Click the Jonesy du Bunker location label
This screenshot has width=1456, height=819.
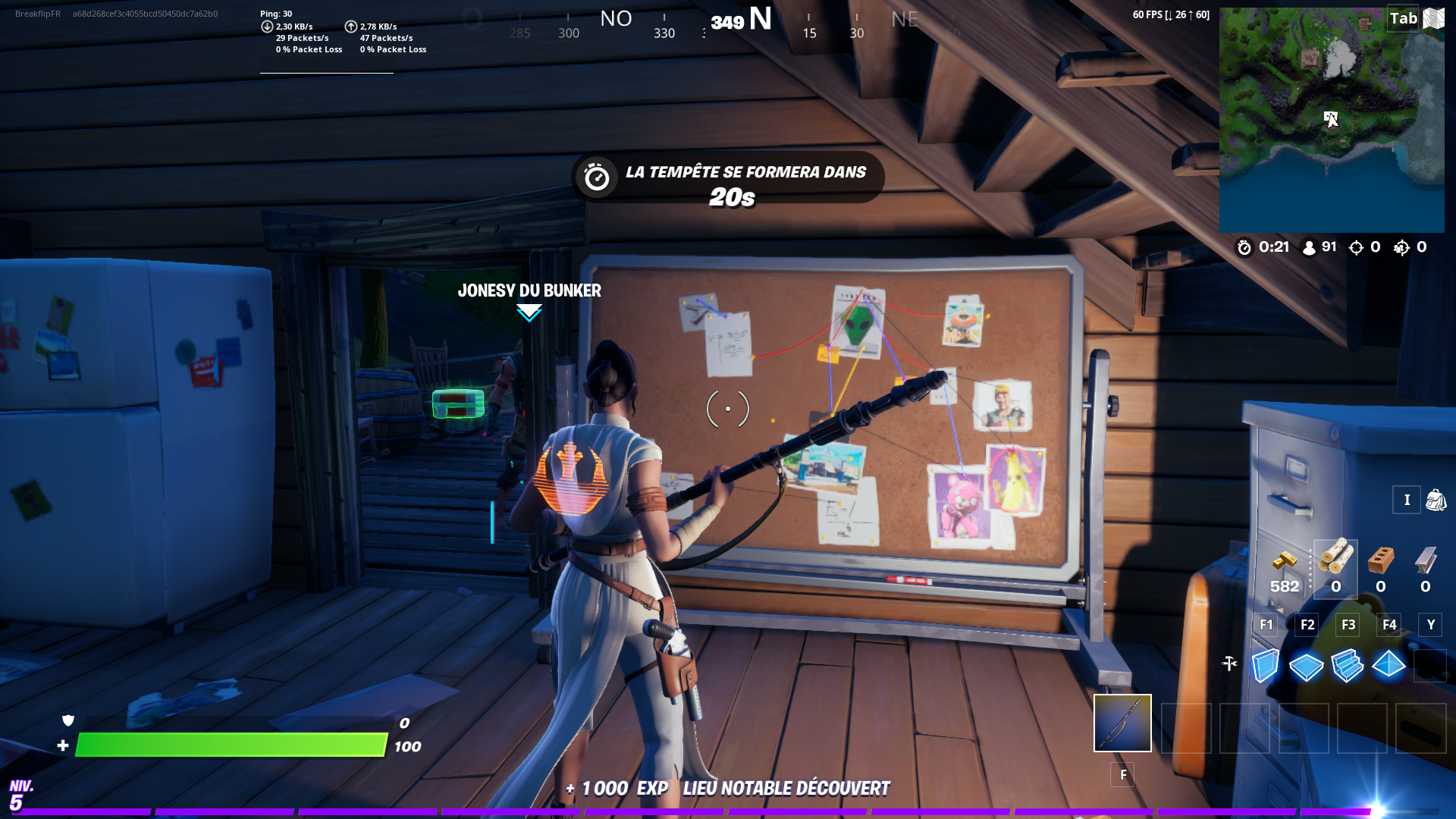[529, 290]
